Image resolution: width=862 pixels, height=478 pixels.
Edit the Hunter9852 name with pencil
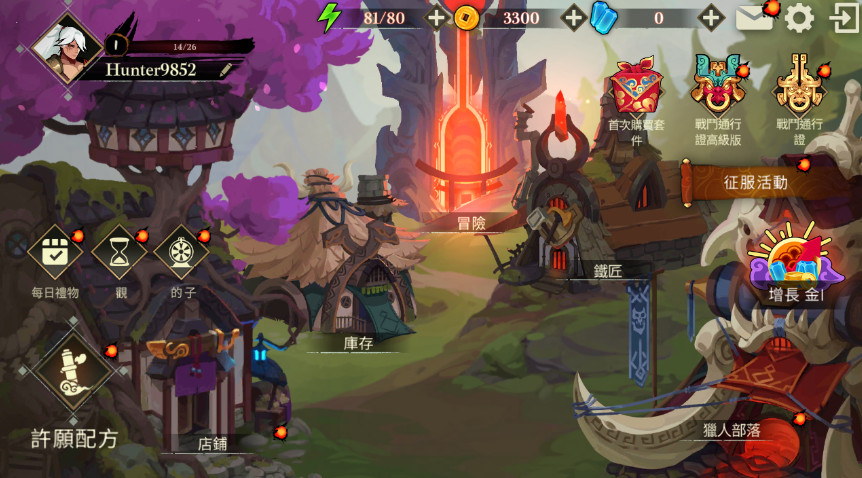click(x=227, y=70)
